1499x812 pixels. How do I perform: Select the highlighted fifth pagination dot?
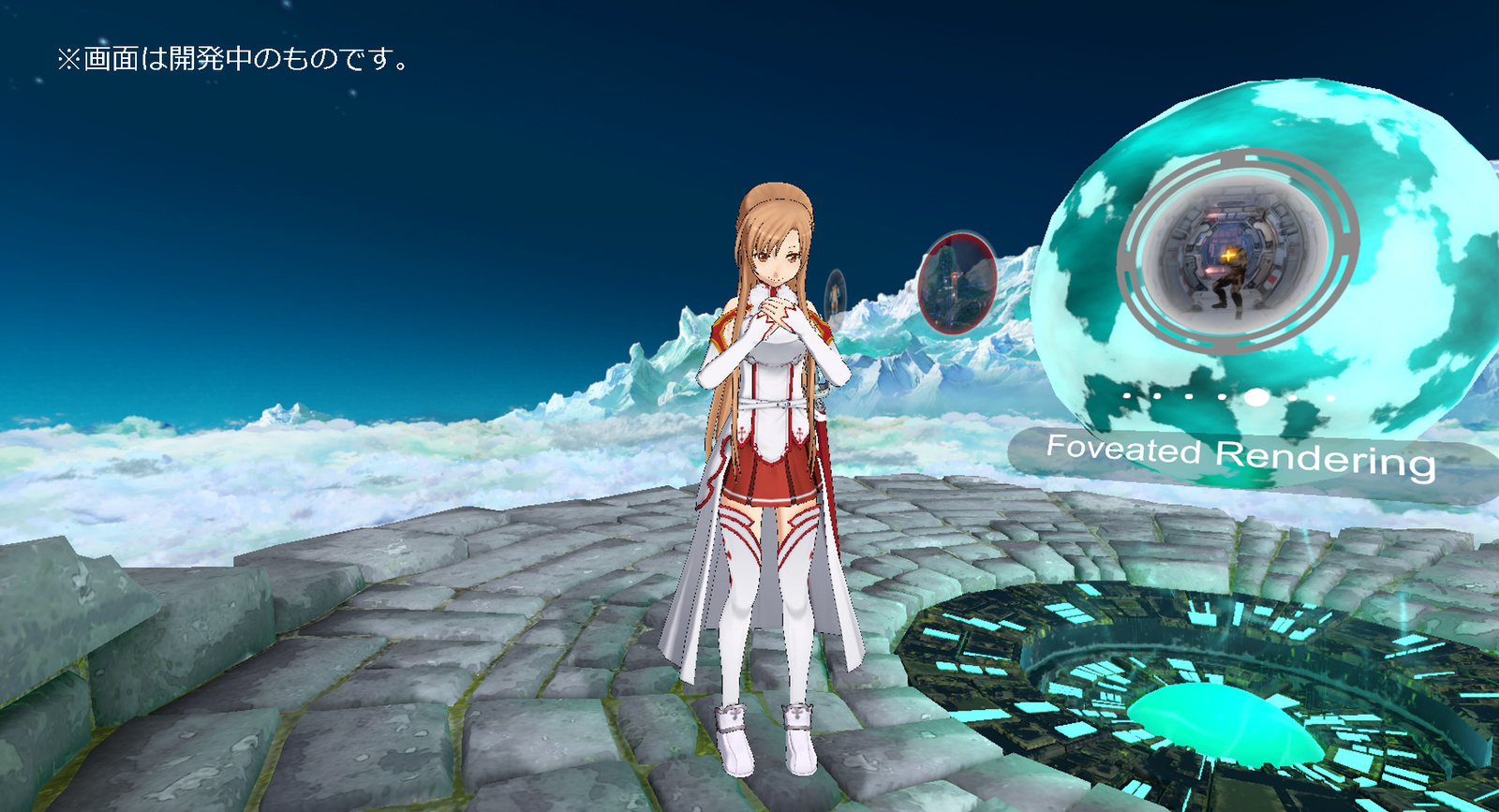[x=1255, y=396]
